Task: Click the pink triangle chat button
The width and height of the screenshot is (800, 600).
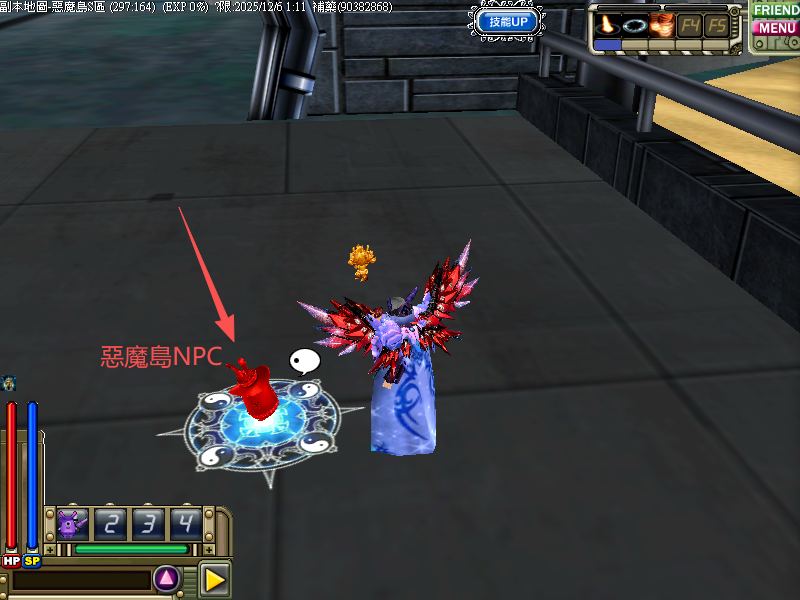Action: click(166, 577)
